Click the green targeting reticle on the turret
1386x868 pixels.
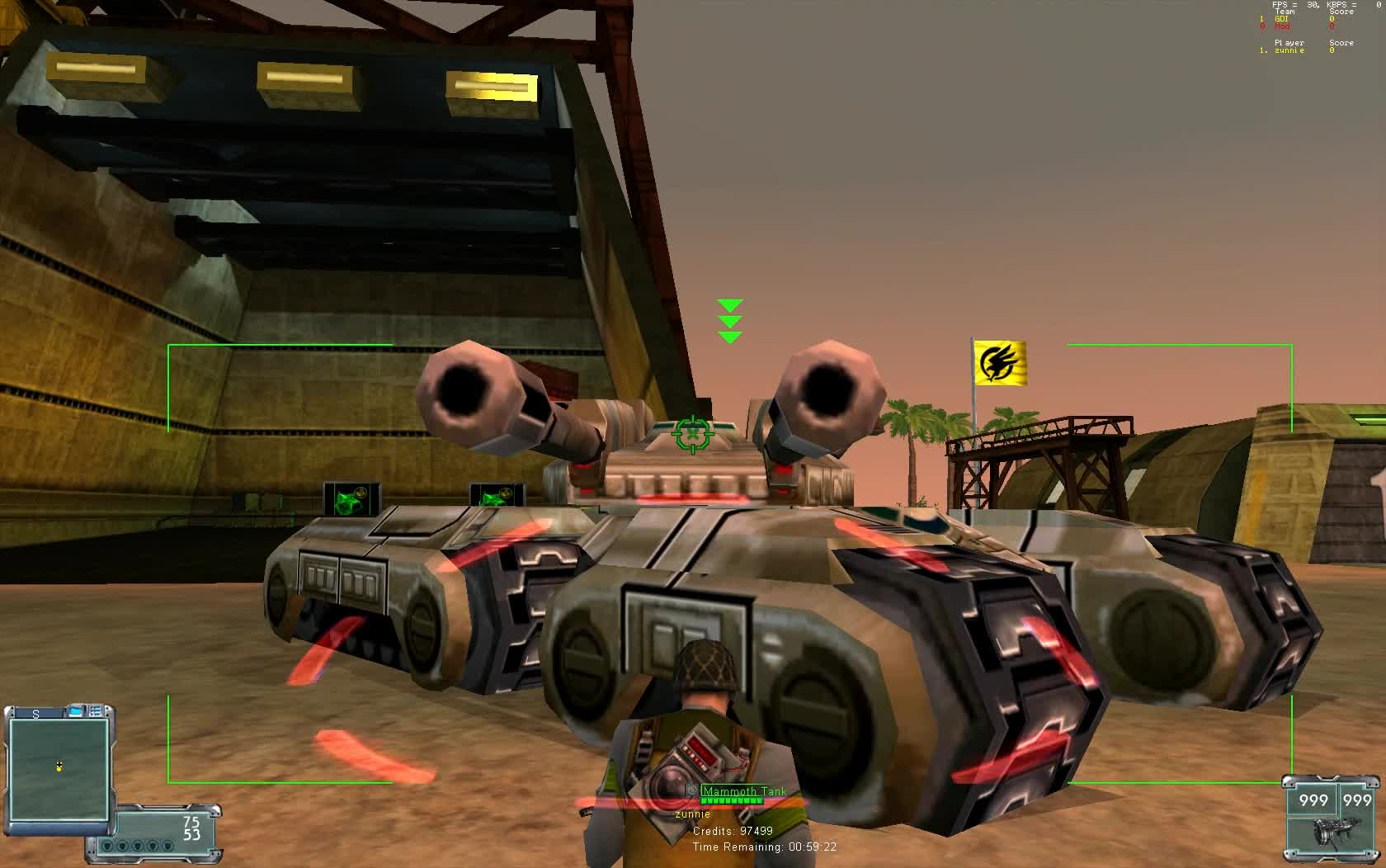[692, 432]
